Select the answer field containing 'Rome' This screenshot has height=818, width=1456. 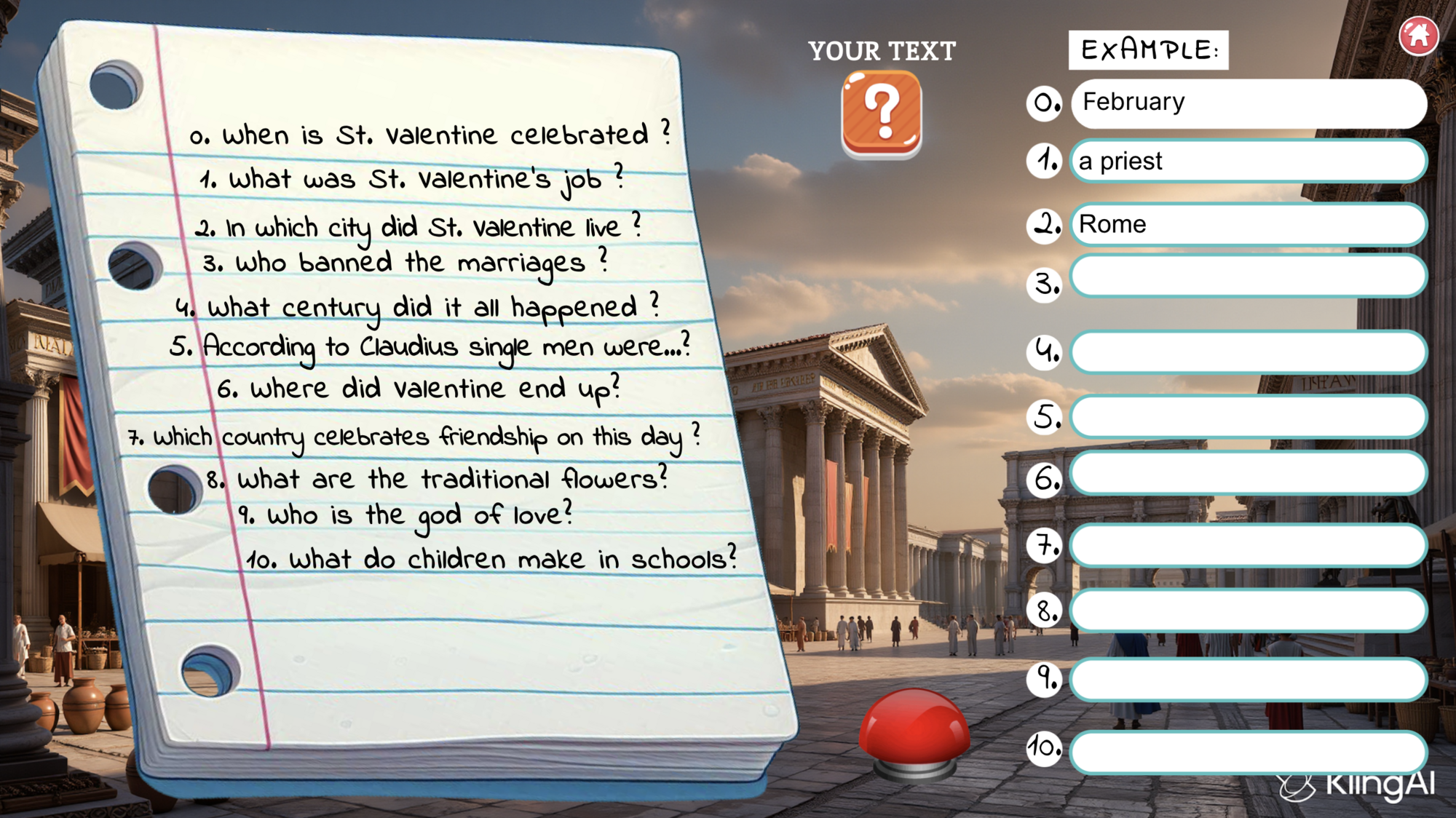pos(1248,224)
